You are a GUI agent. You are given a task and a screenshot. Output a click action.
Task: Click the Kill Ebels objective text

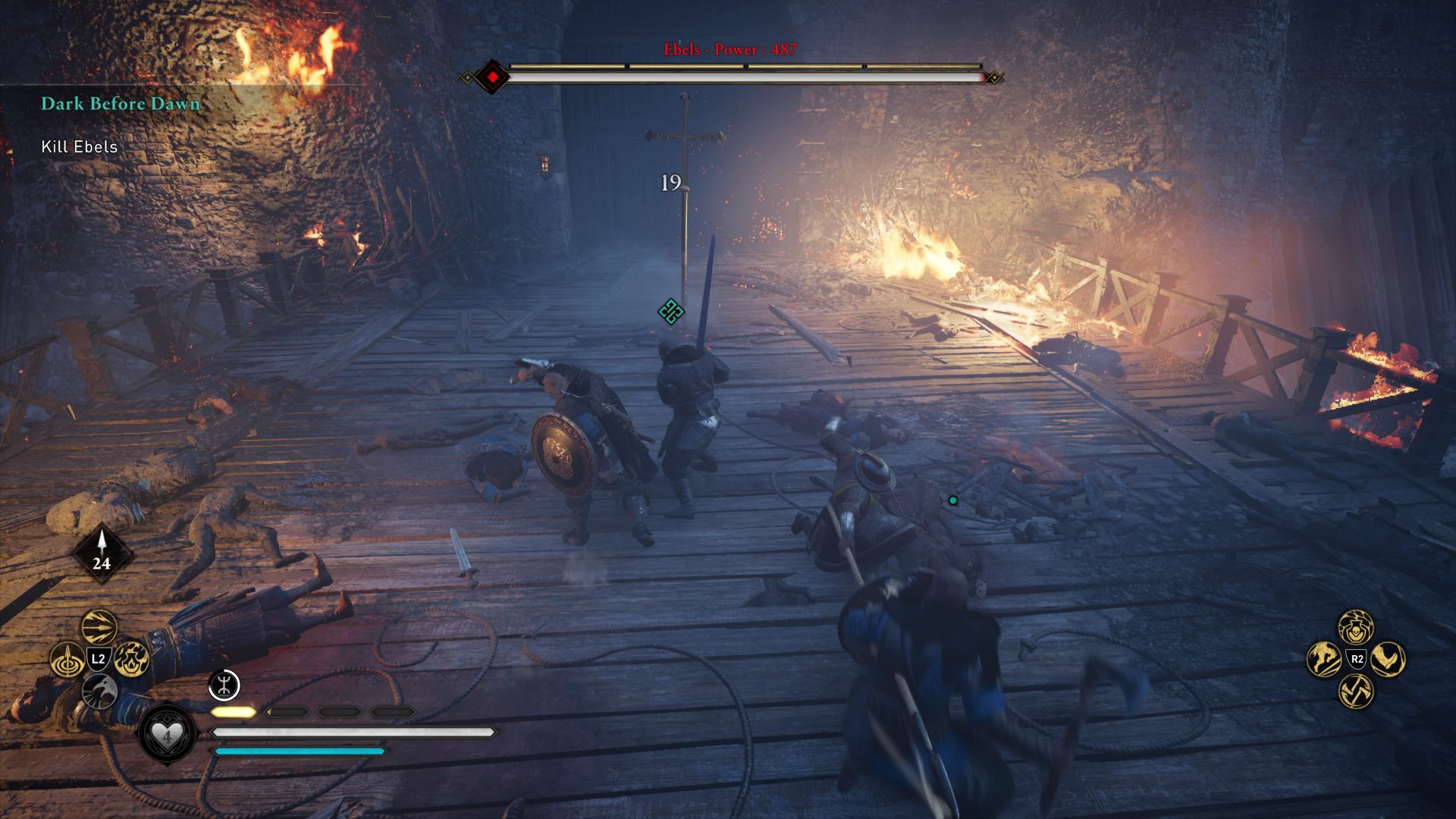pyautogui.click(x=78, y=148)
